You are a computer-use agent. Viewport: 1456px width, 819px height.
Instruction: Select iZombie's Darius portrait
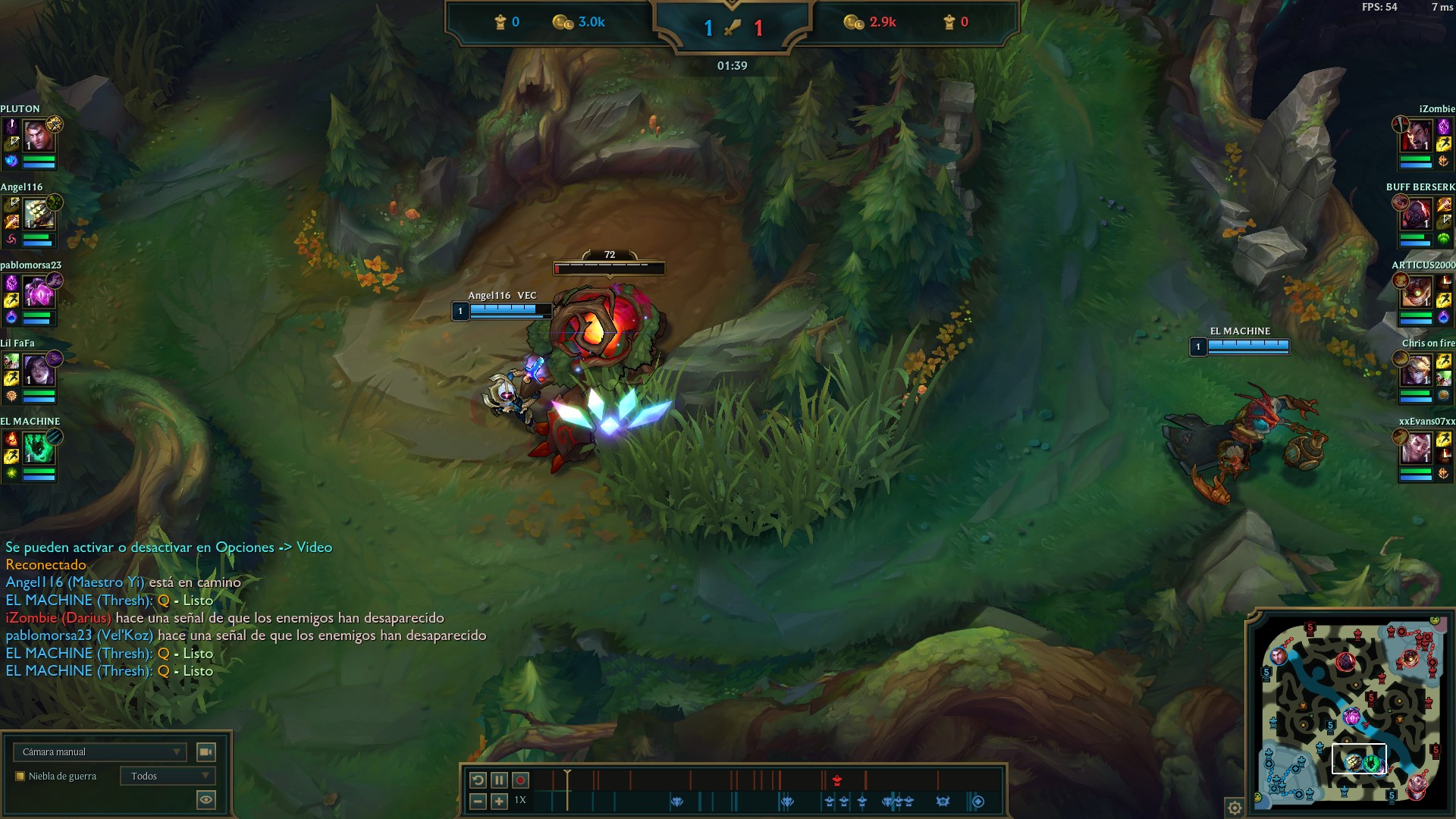click(1415, 137)
